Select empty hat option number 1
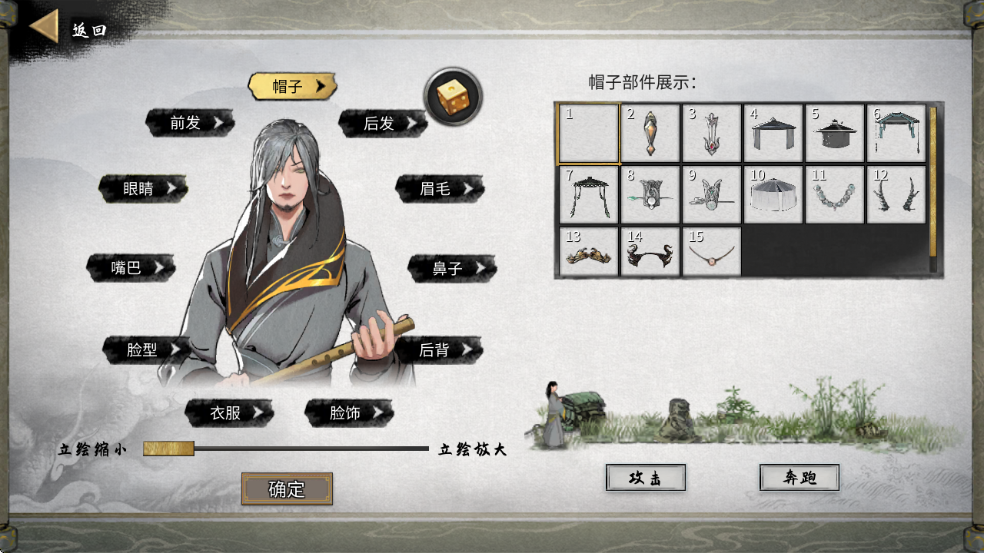984x553 pixels. pyautogui.click(x=589, y=133)
